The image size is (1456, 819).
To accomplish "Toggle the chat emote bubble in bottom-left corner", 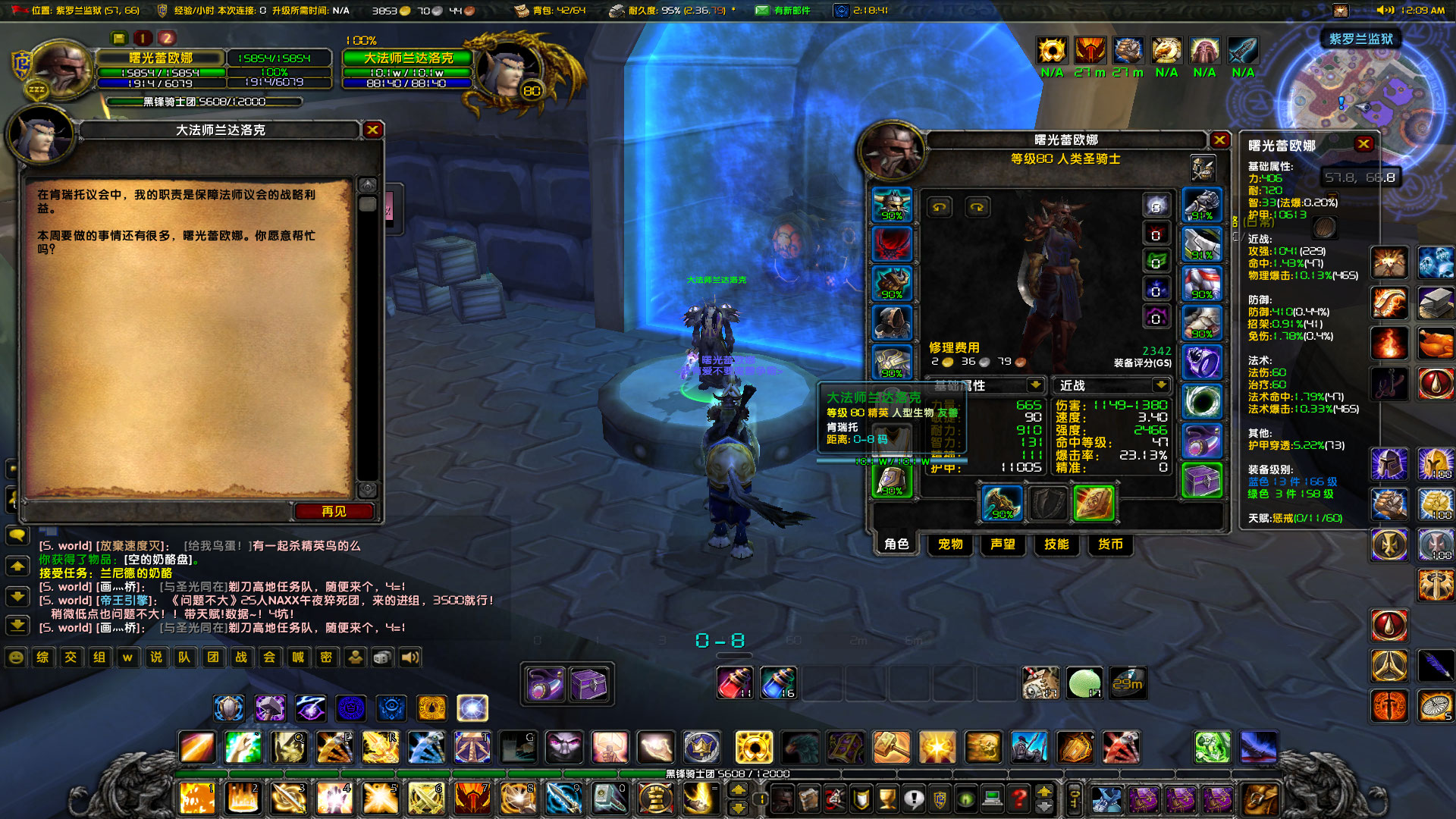I will pyautogui.click(x=14, y=658).
